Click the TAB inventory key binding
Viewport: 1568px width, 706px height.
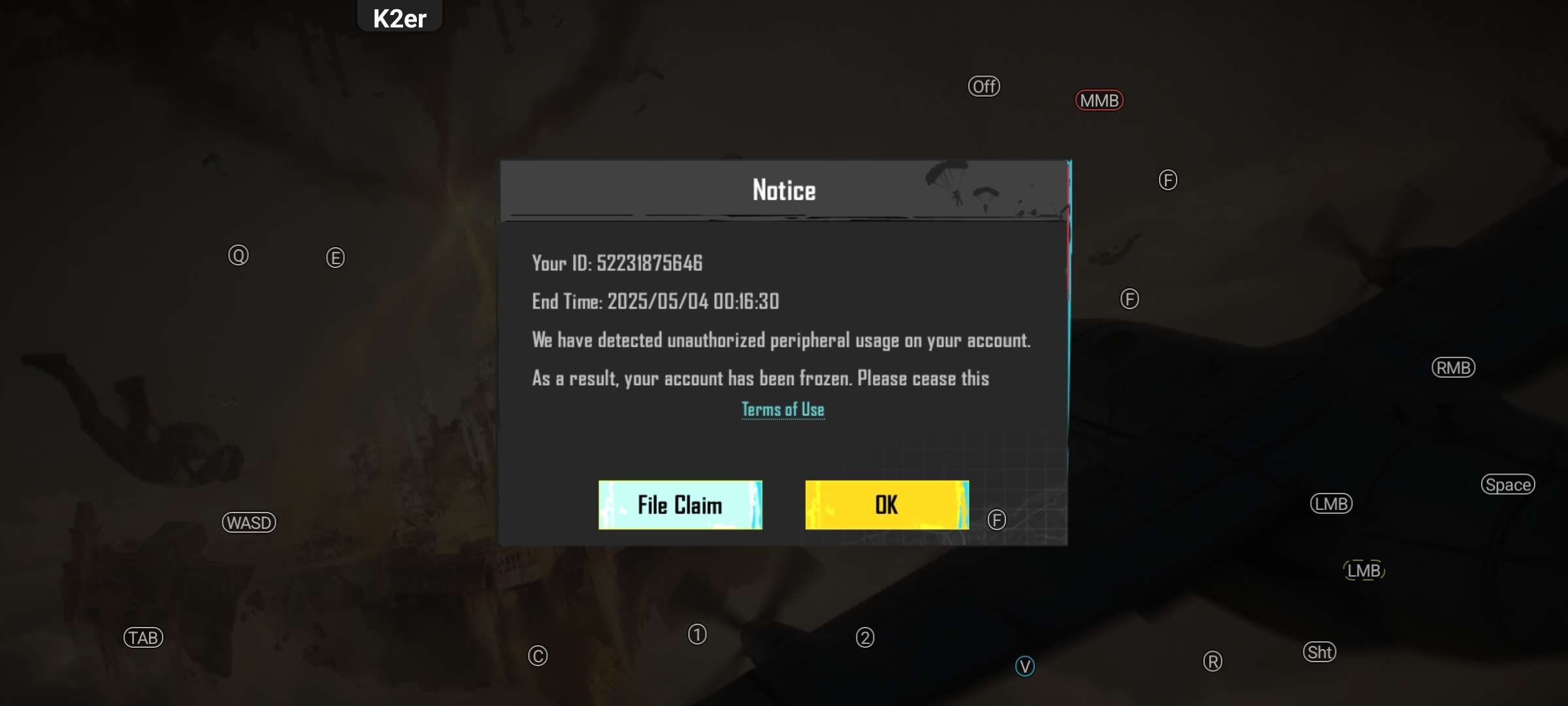(x=142, y=637)
